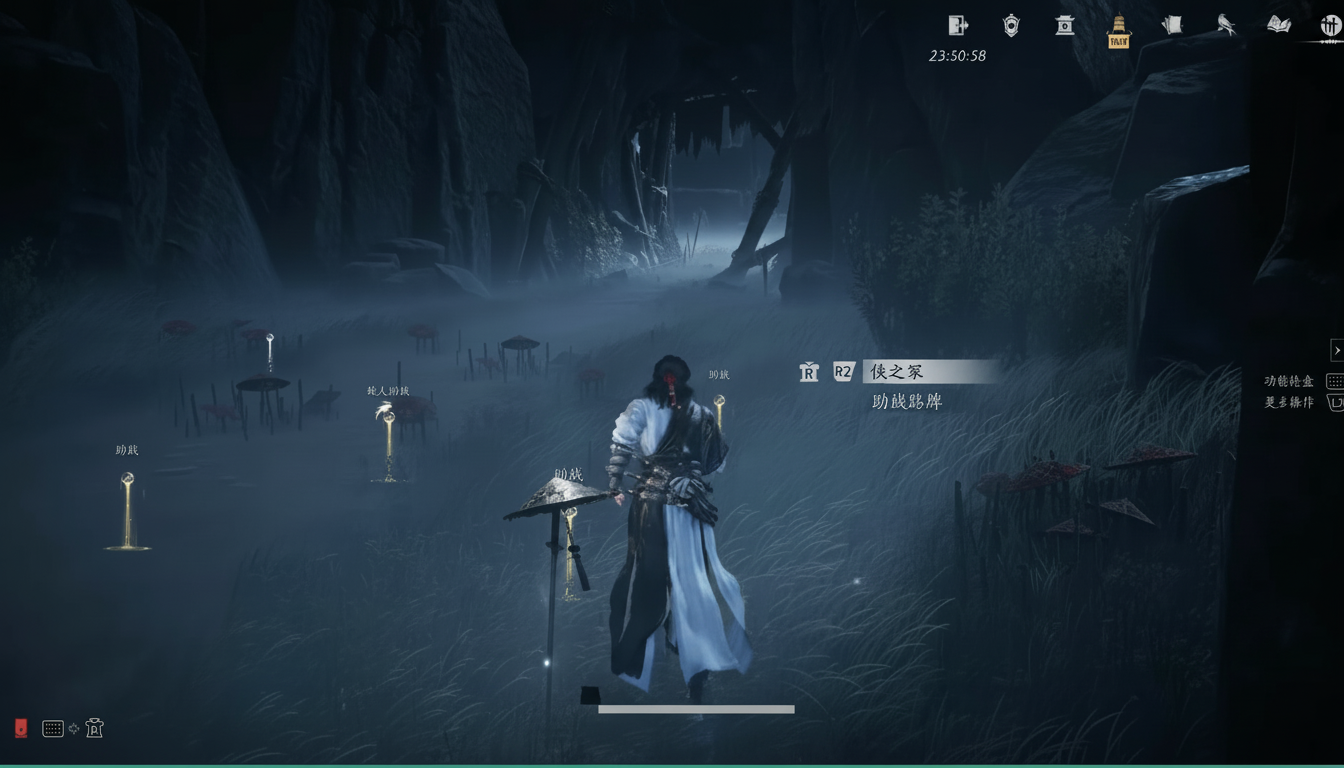Image resolution: width=1344 pixels, height=768 pixels.
Task: Expand the right-side arrow panel
Action: tap(1338, 350)
